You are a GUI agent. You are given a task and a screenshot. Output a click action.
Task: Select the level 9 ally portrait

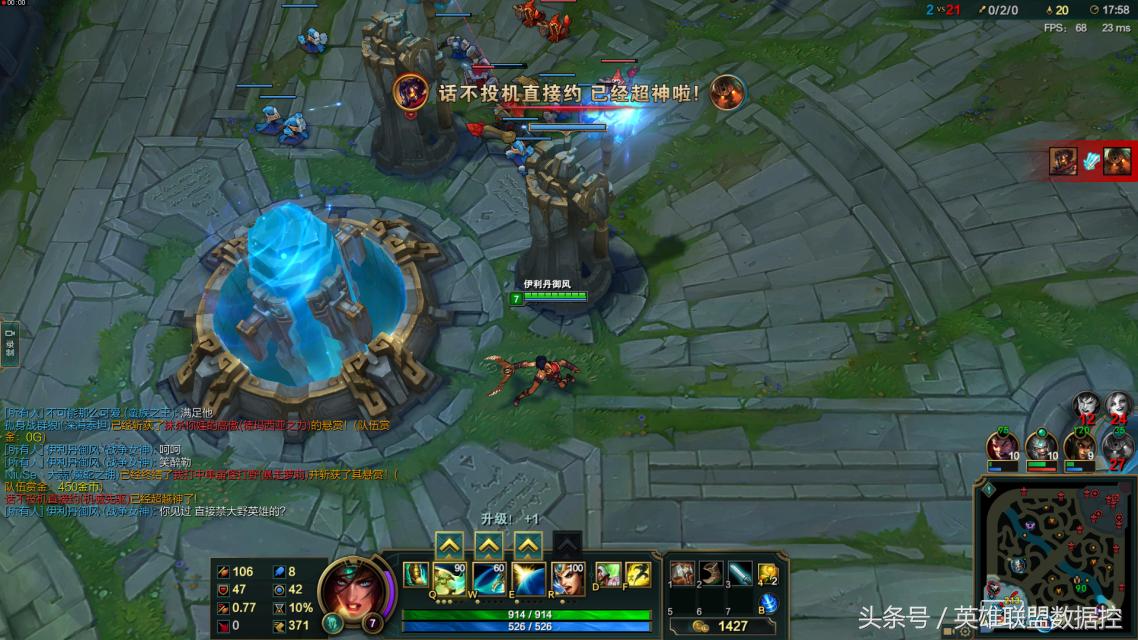pyautogui.click(x=1078, y=445)
